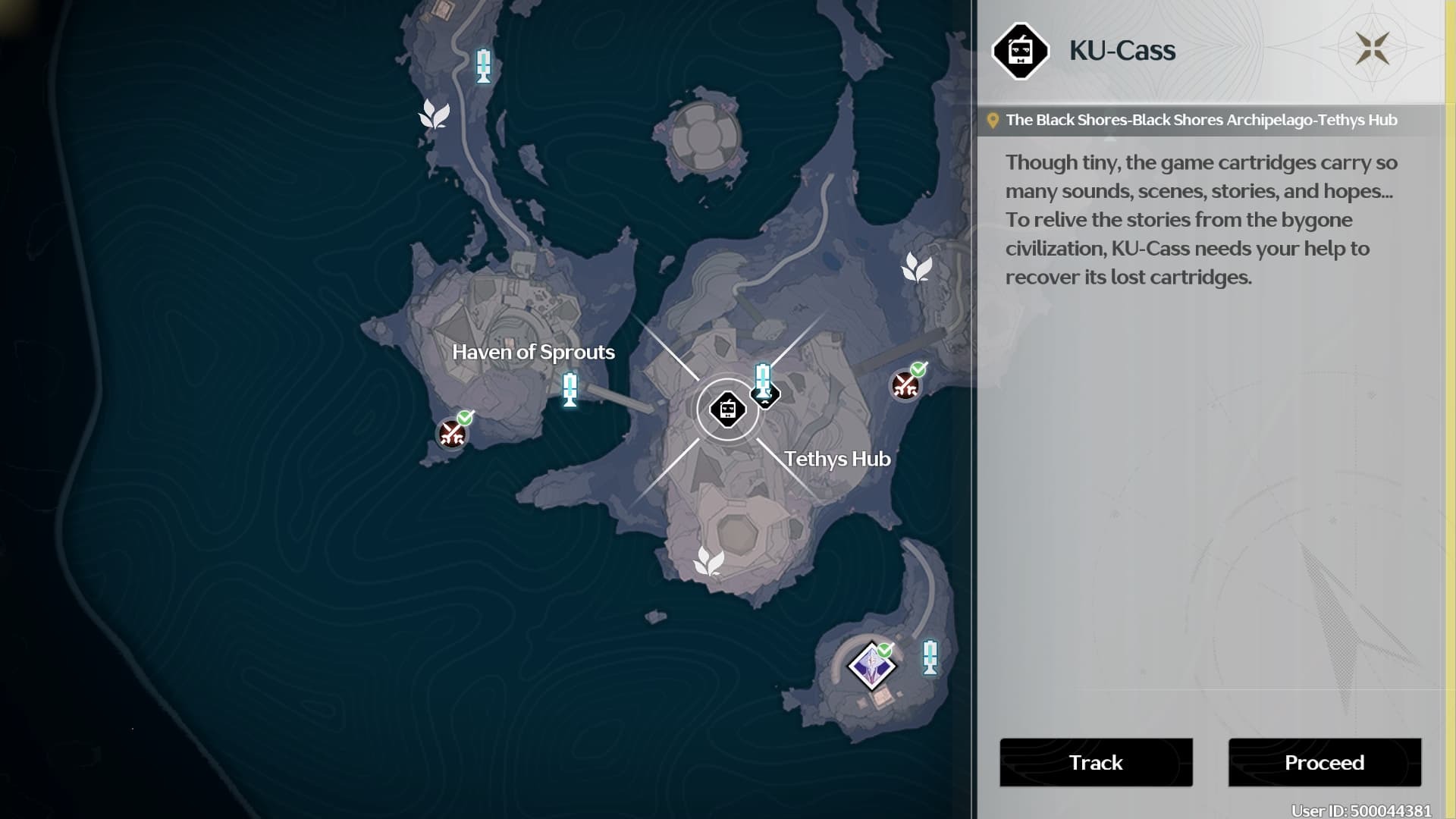Screen dimensions: 1456x819
Task: Click the leaf marker below the northern island beacon
Action: click(x=435, y=115)
